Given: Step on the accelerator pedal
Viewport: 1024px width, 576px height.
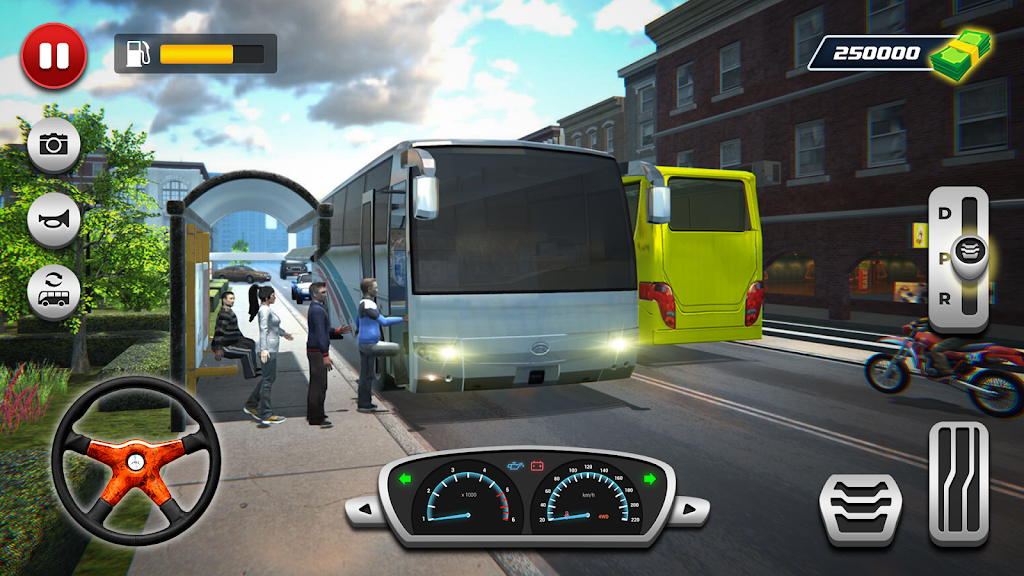Looking at the screenshot, I should click(958, 483).
